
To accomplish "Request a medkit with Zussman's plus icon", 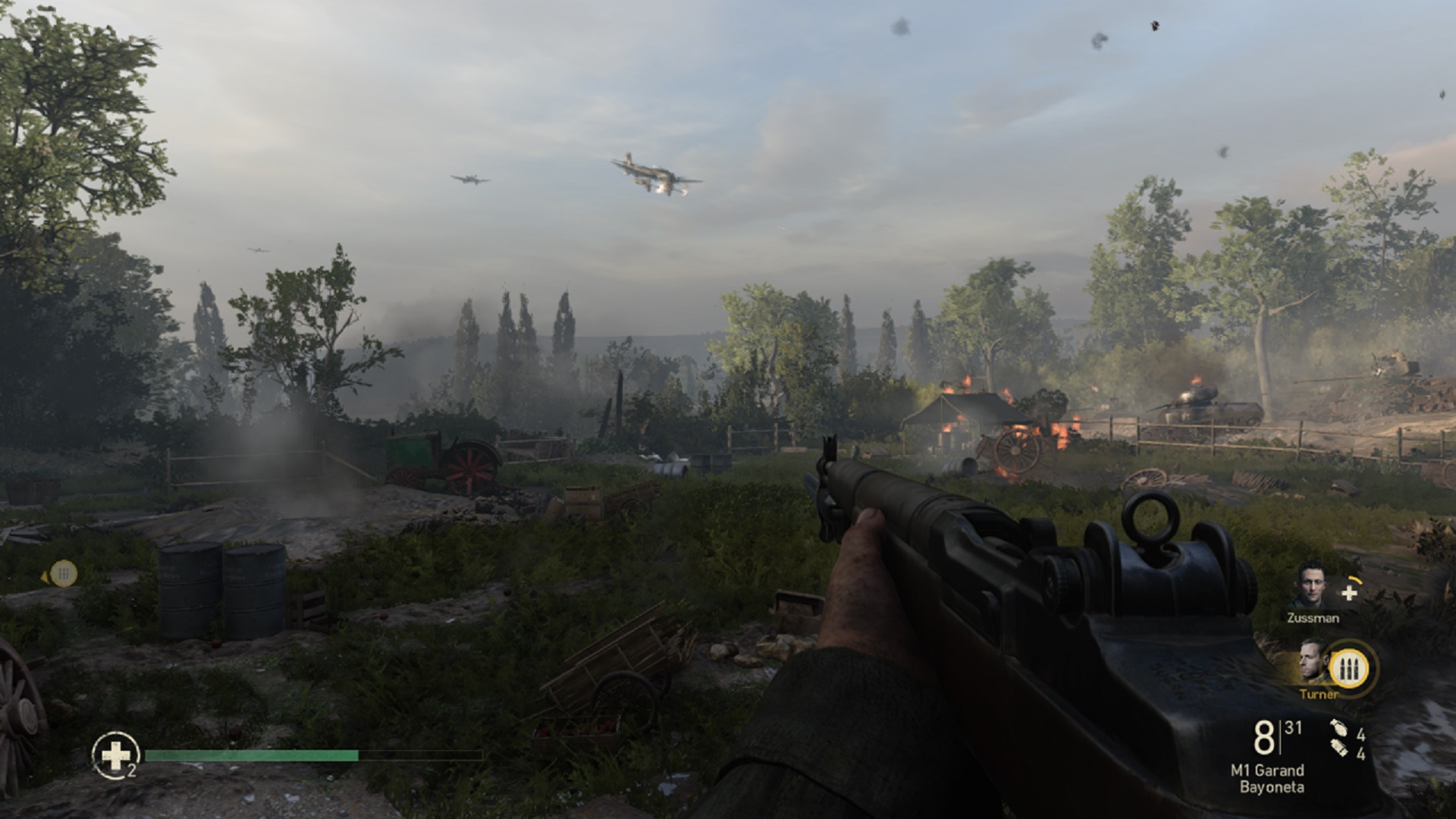I will (1349, 593).
